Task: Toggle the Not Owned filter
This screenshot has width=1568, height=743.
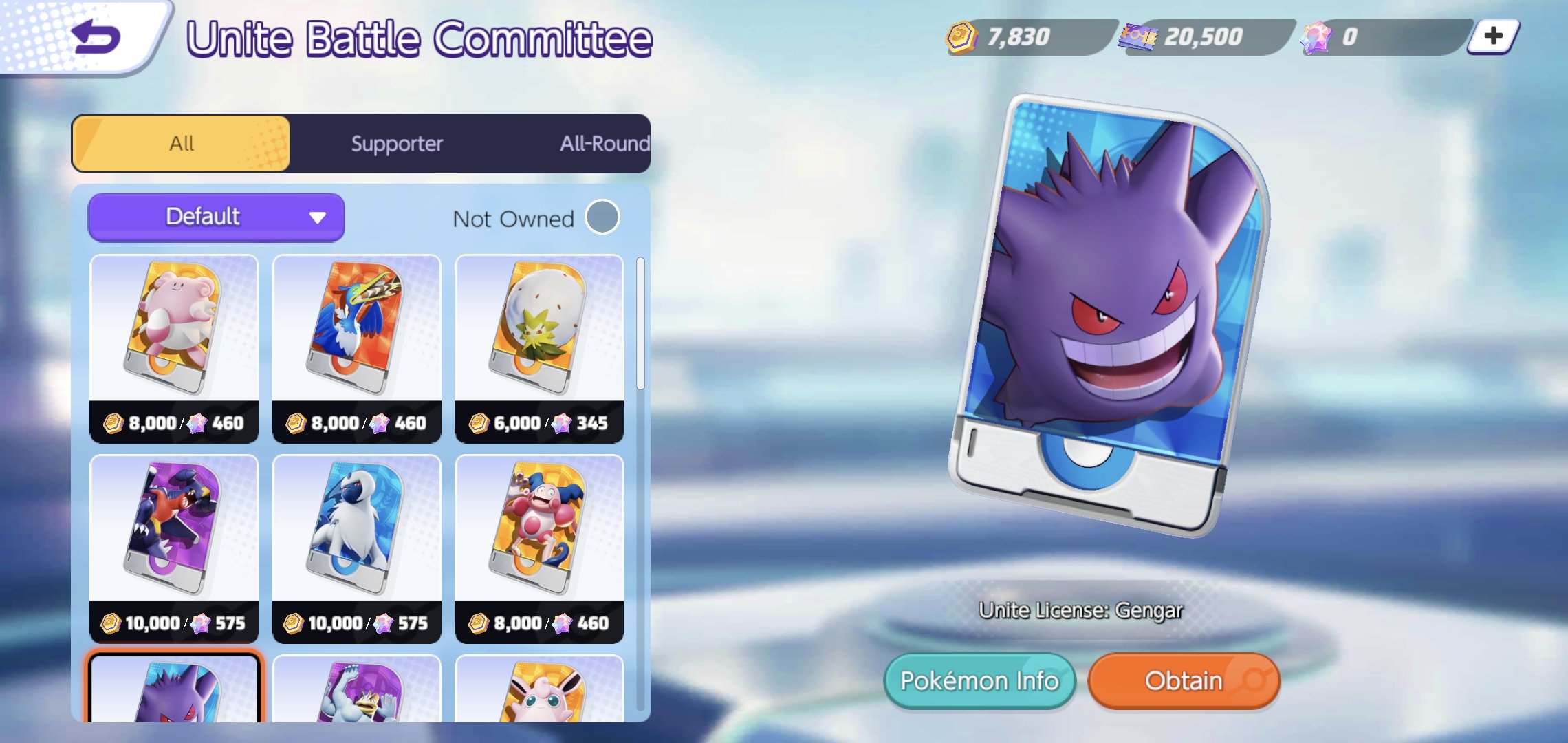Action: tap(602, 217)
